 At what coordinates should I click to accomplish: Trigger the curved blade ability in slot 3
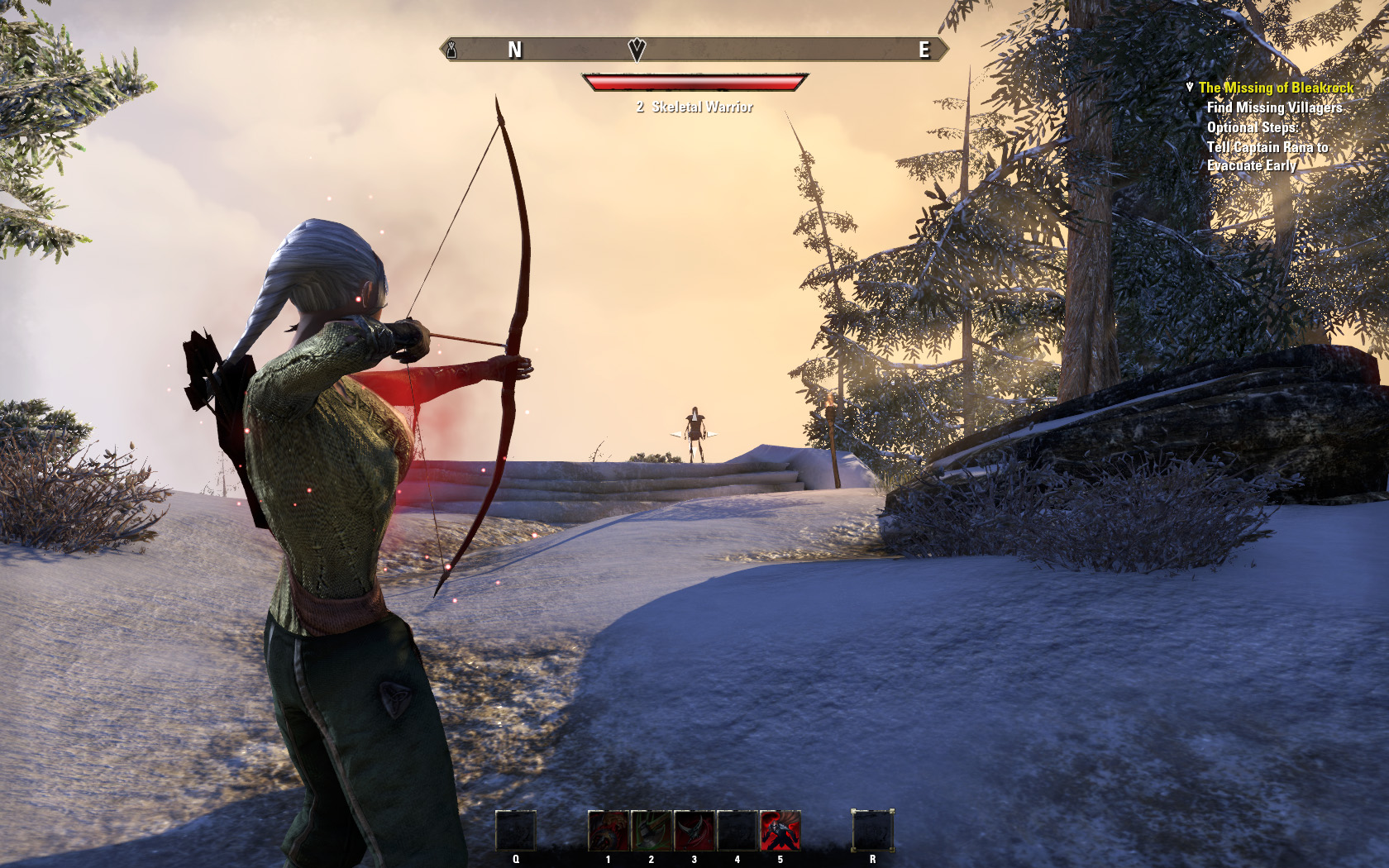(x=694, y=831)
